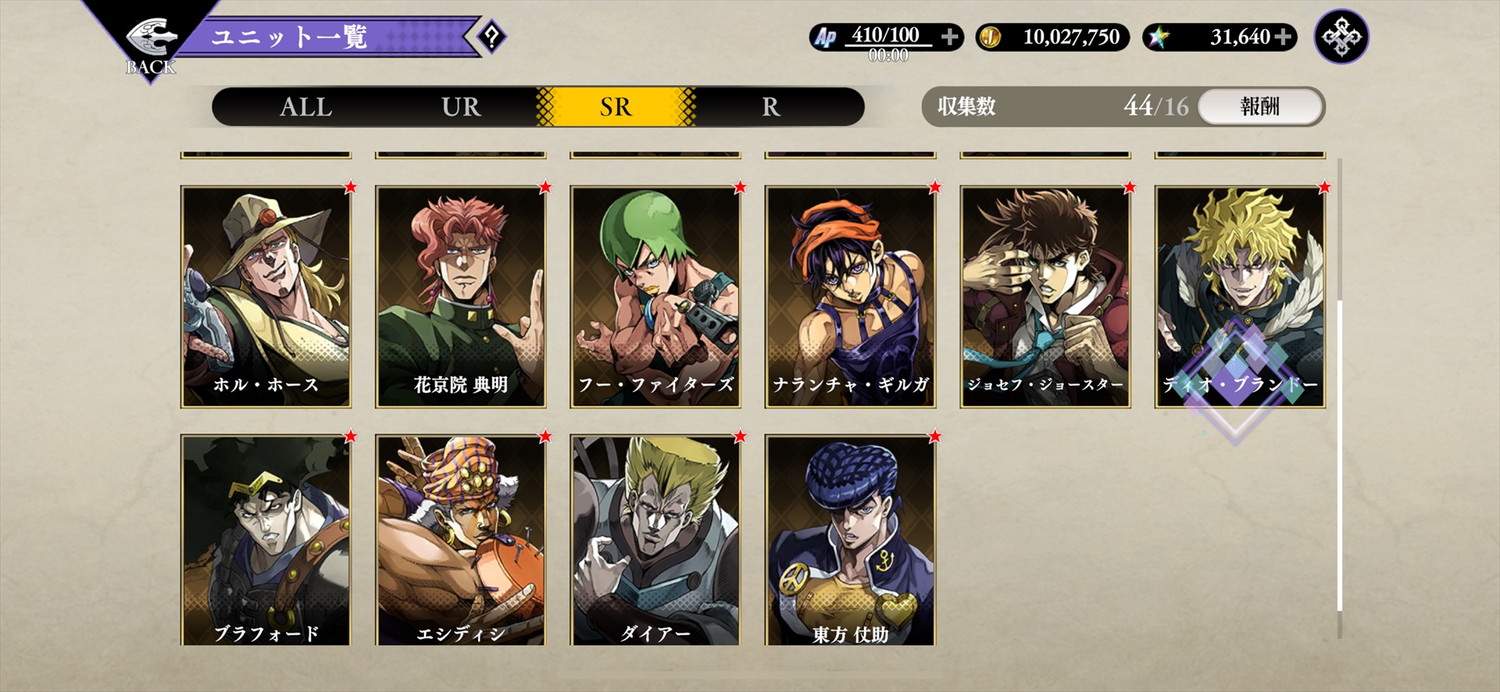Choose the ディオ・ブランドー unit card
The width and height of the screenshot is (1500, 692).
coord(1240,297)
